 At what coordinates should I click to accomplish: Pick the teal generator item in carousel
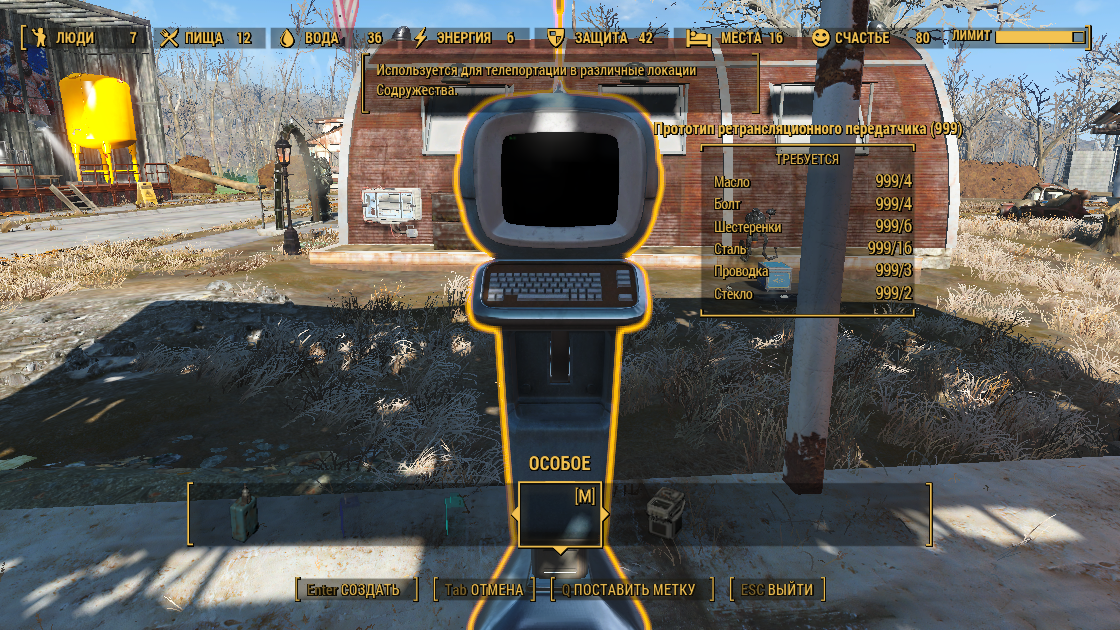[x=244, y=514]
